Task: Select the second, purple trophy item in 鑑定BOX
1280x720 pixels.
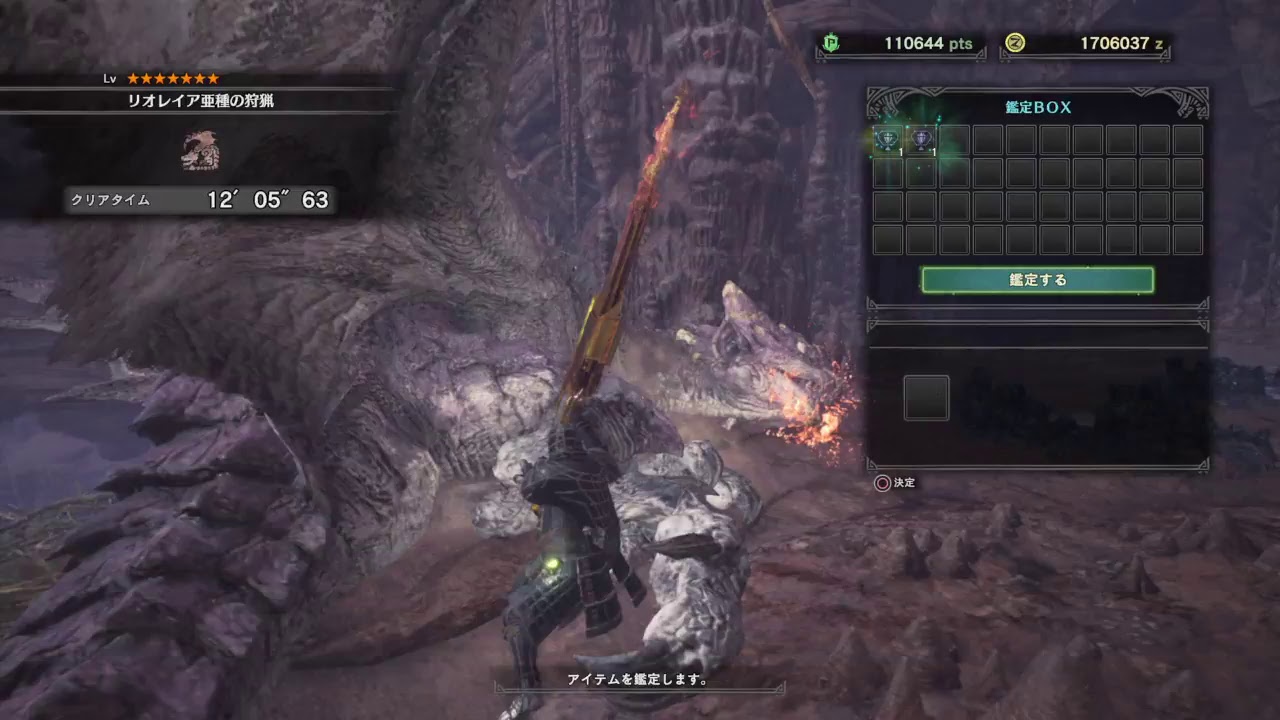Action: point(921,140)
